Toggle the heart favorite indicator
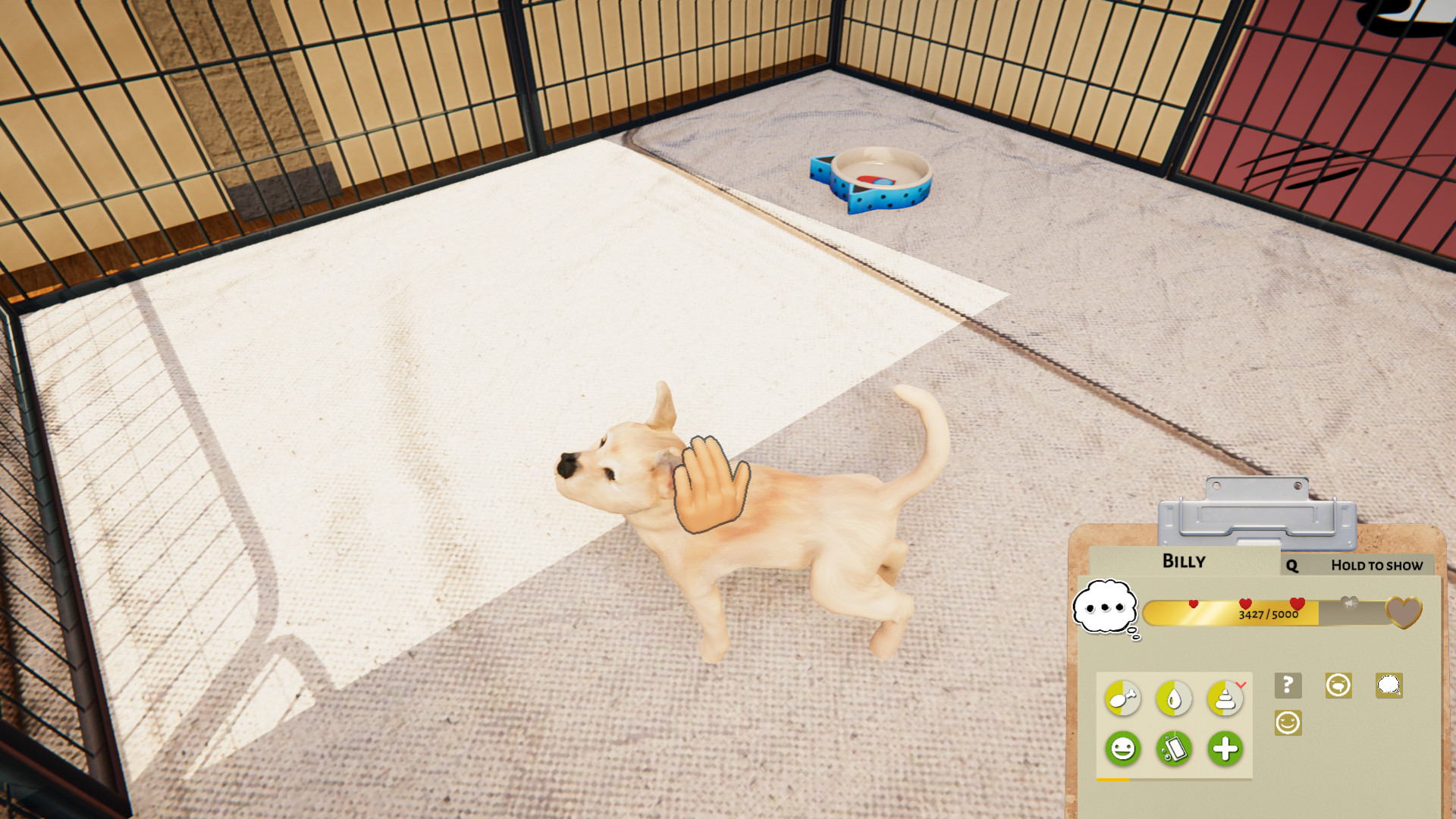The height and width of the screenshot is (819, 1456). coord(1405,613)
